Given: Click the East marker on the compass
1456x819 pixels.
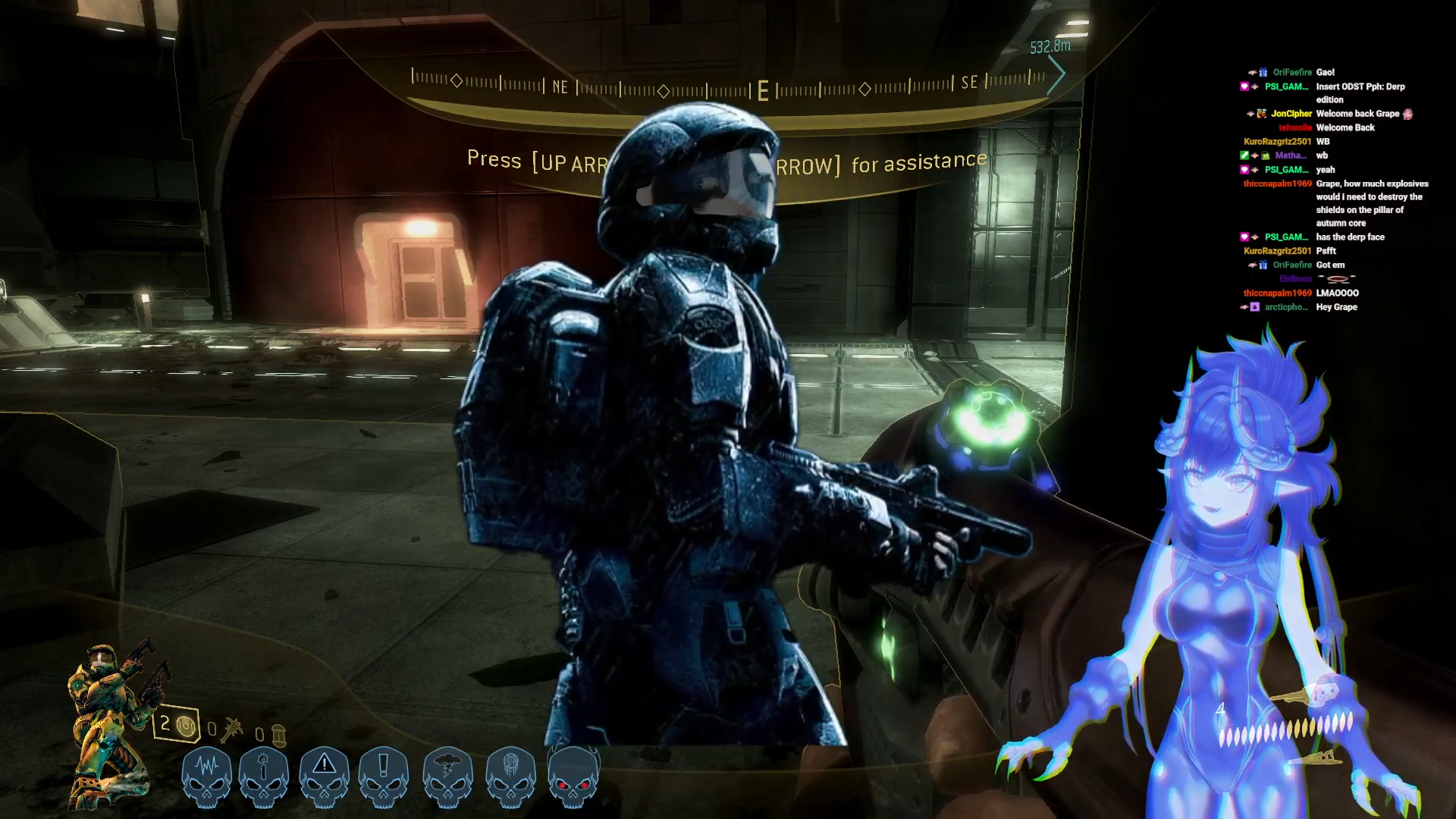Looking at the screenshot, I should click(763, 91).
